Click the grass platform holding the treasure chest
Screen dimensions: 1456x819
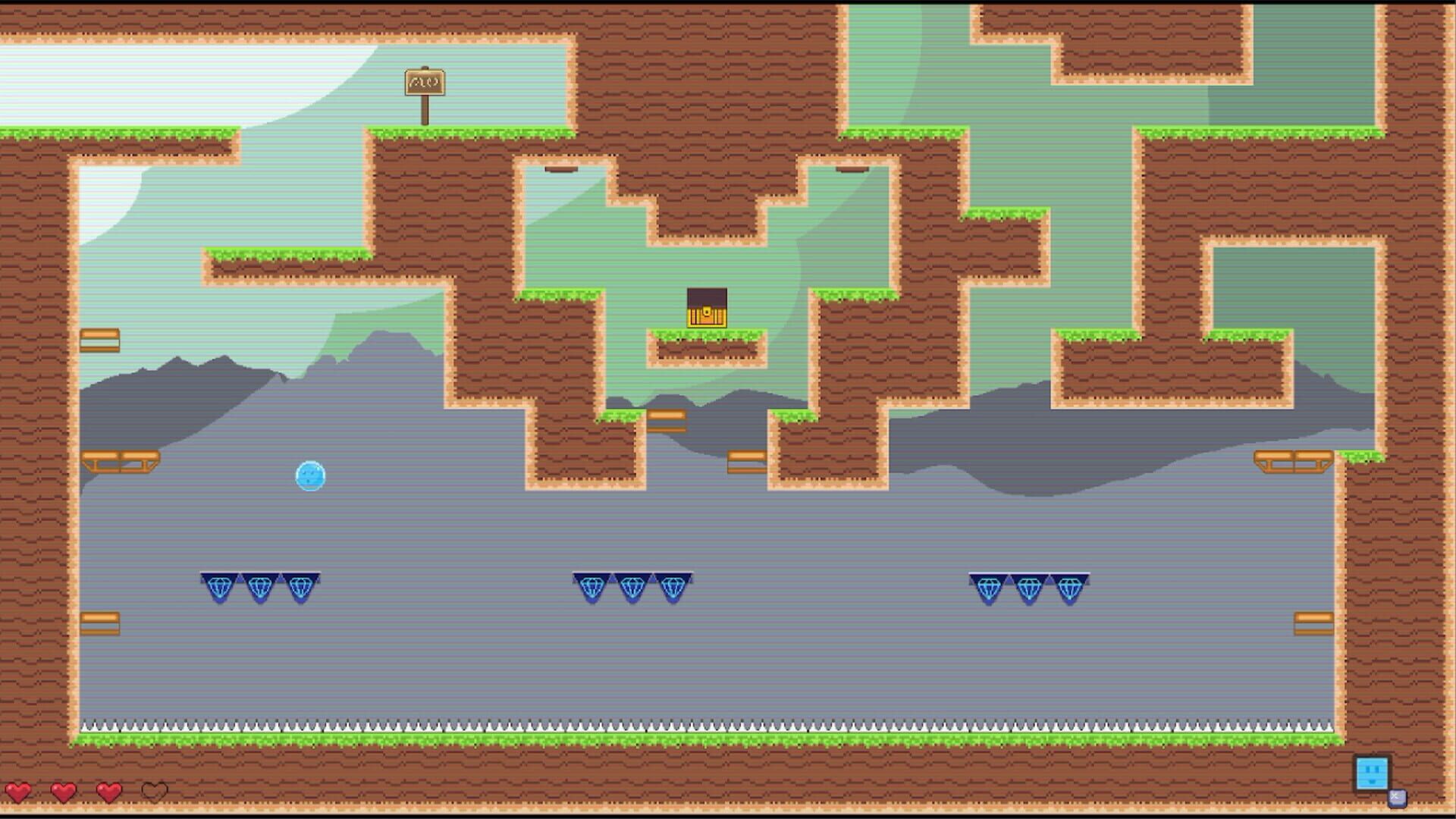pyautogui.click(x=707, y=335)
